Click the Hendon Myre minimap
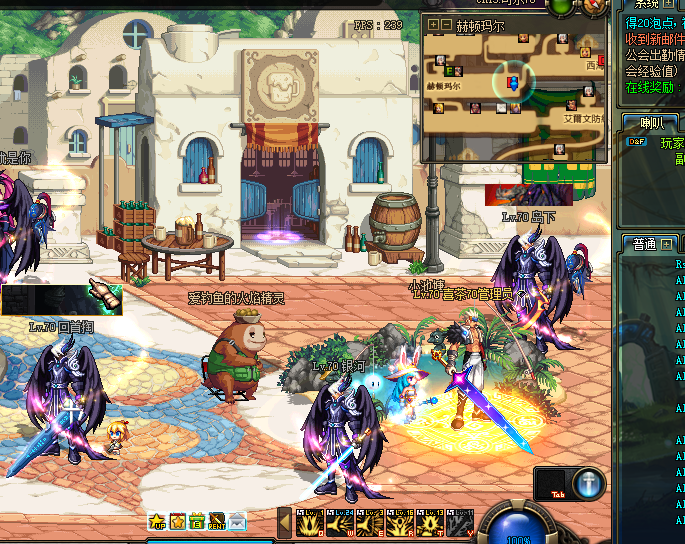Viewport: 685px width, 544px height. 515,97
